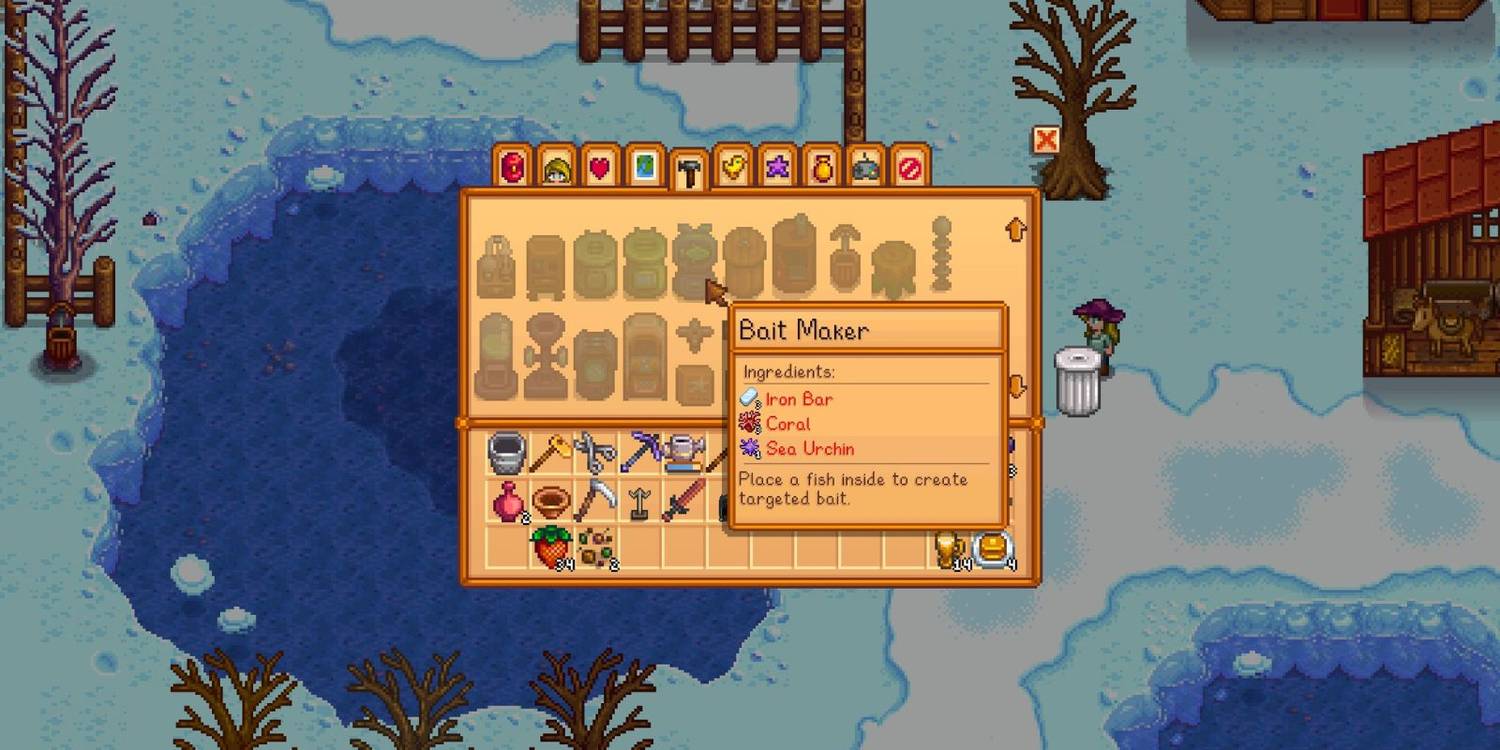Open the yellow chick animals tab
Viewport: 1500px width, 750px height.
click(x=733, y=168)
